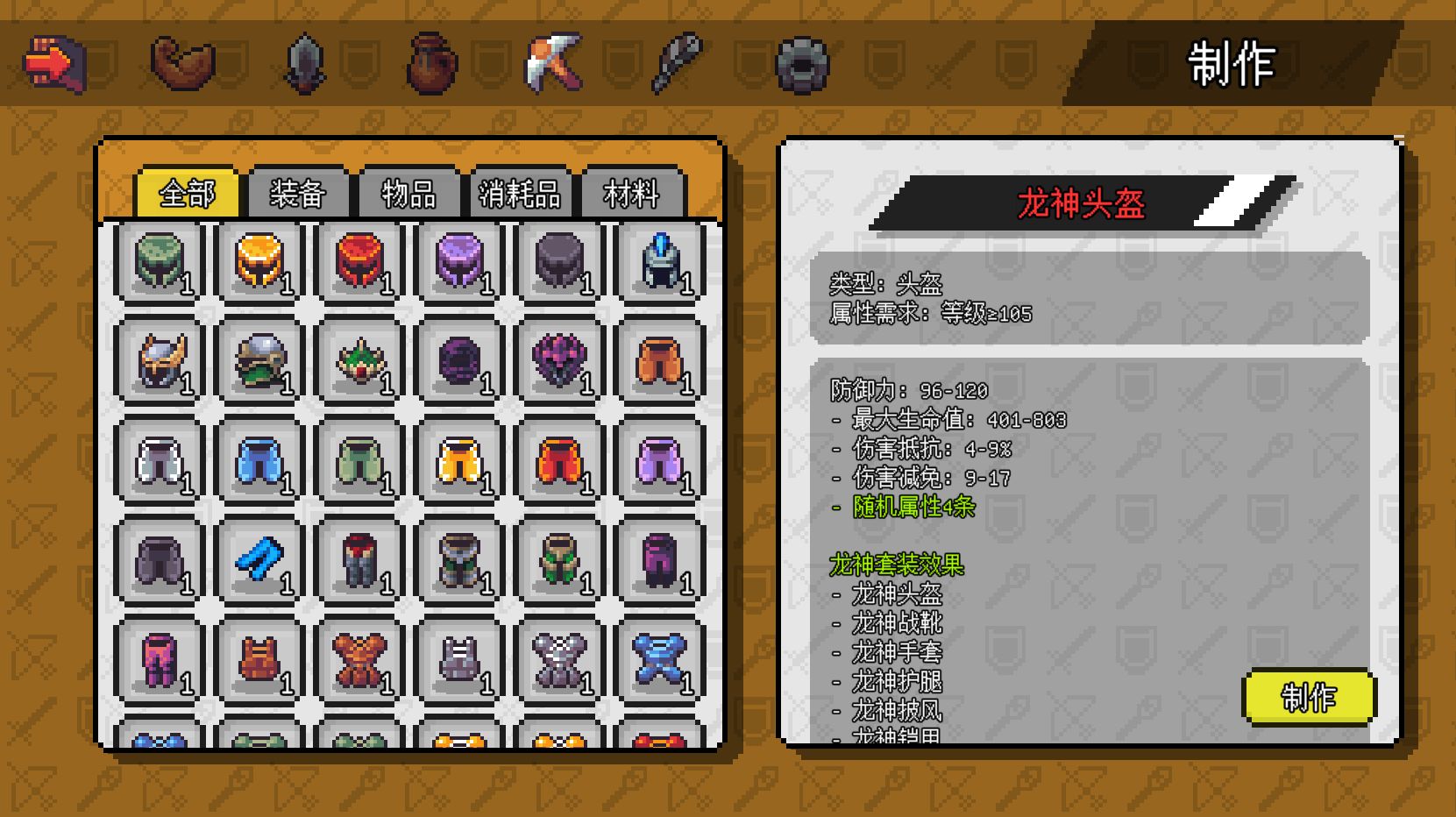Select the green dragon helmet recipe
Screen dimensions: 1456x817
160,263
